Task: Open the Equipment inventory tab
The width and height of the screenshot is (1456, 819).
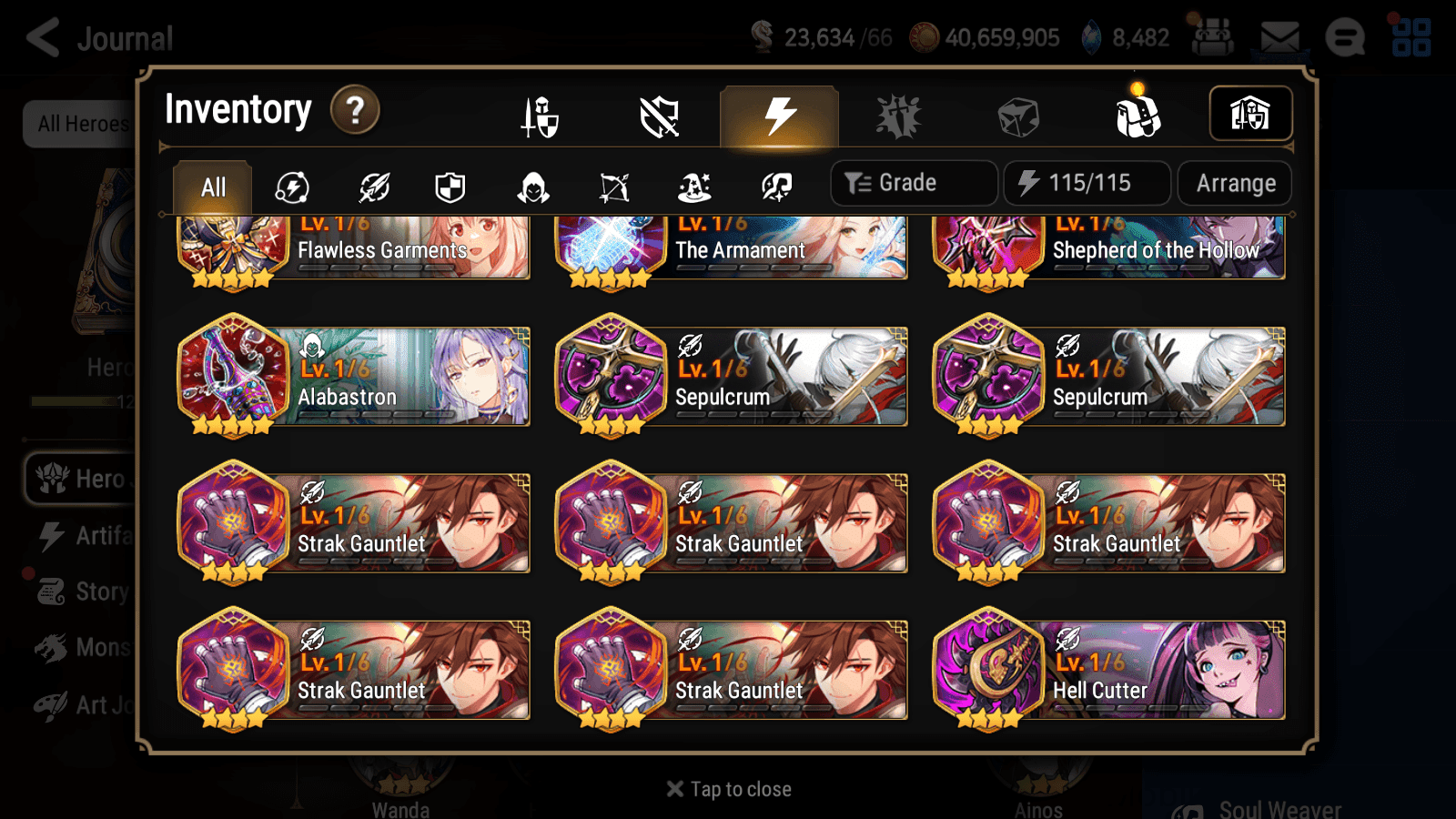Action: pos(541,116)
